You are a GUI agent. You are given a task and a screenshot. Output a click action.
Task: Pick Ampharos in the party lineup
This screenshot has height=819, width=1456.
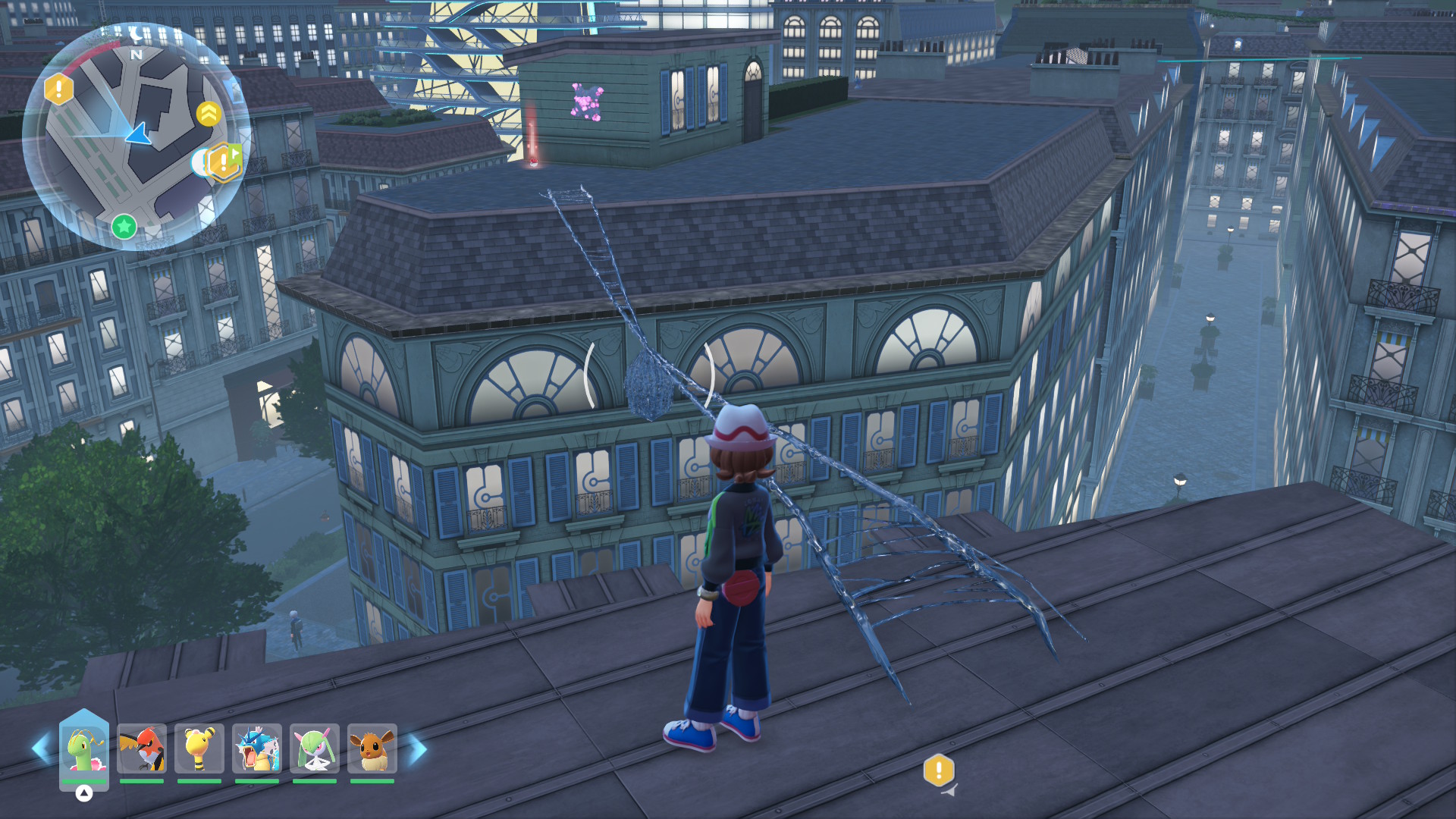pyautogui.click(x=199, y=749)
